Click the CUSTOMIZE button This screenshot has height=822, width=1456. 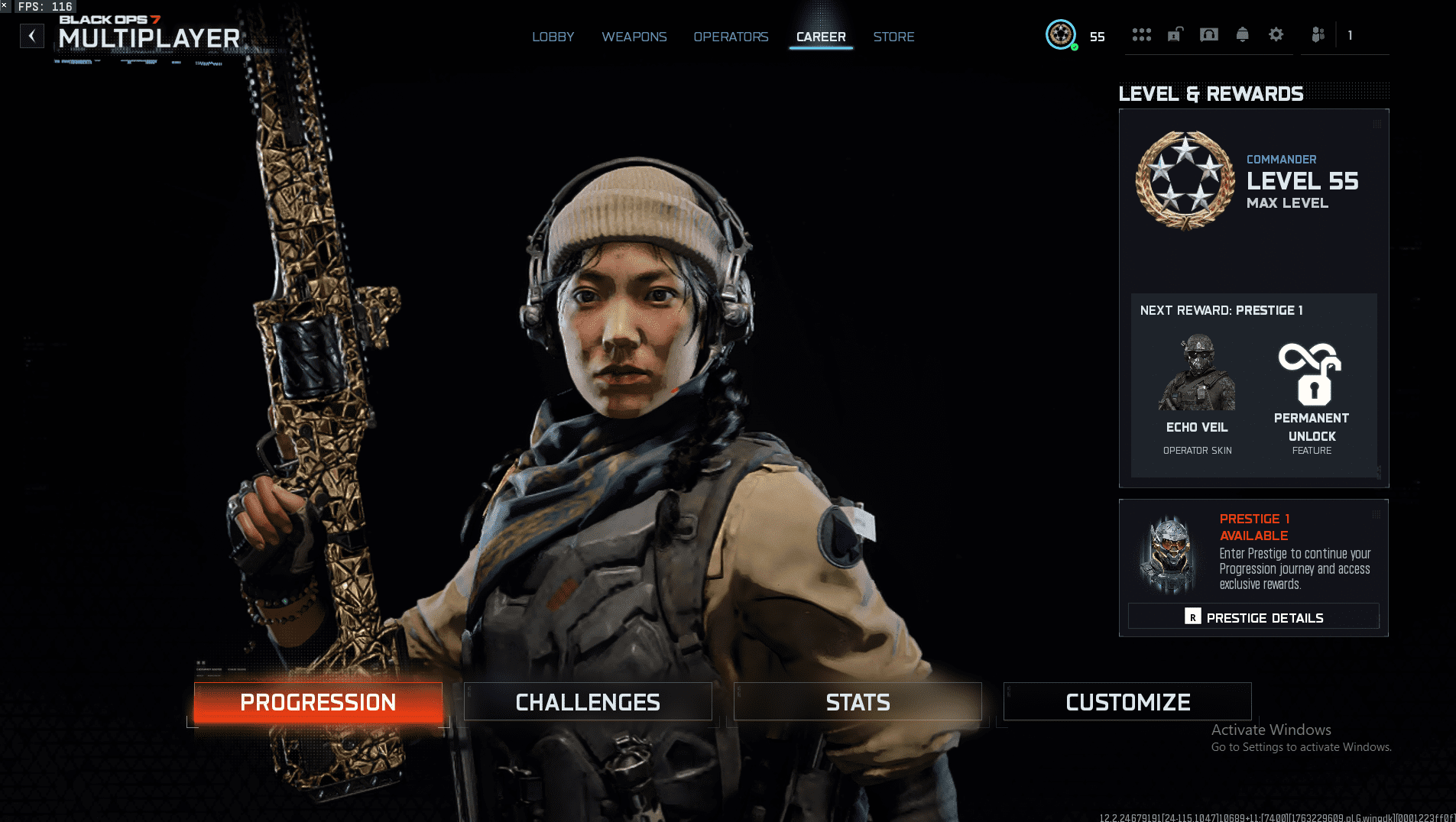point(1128,701)
